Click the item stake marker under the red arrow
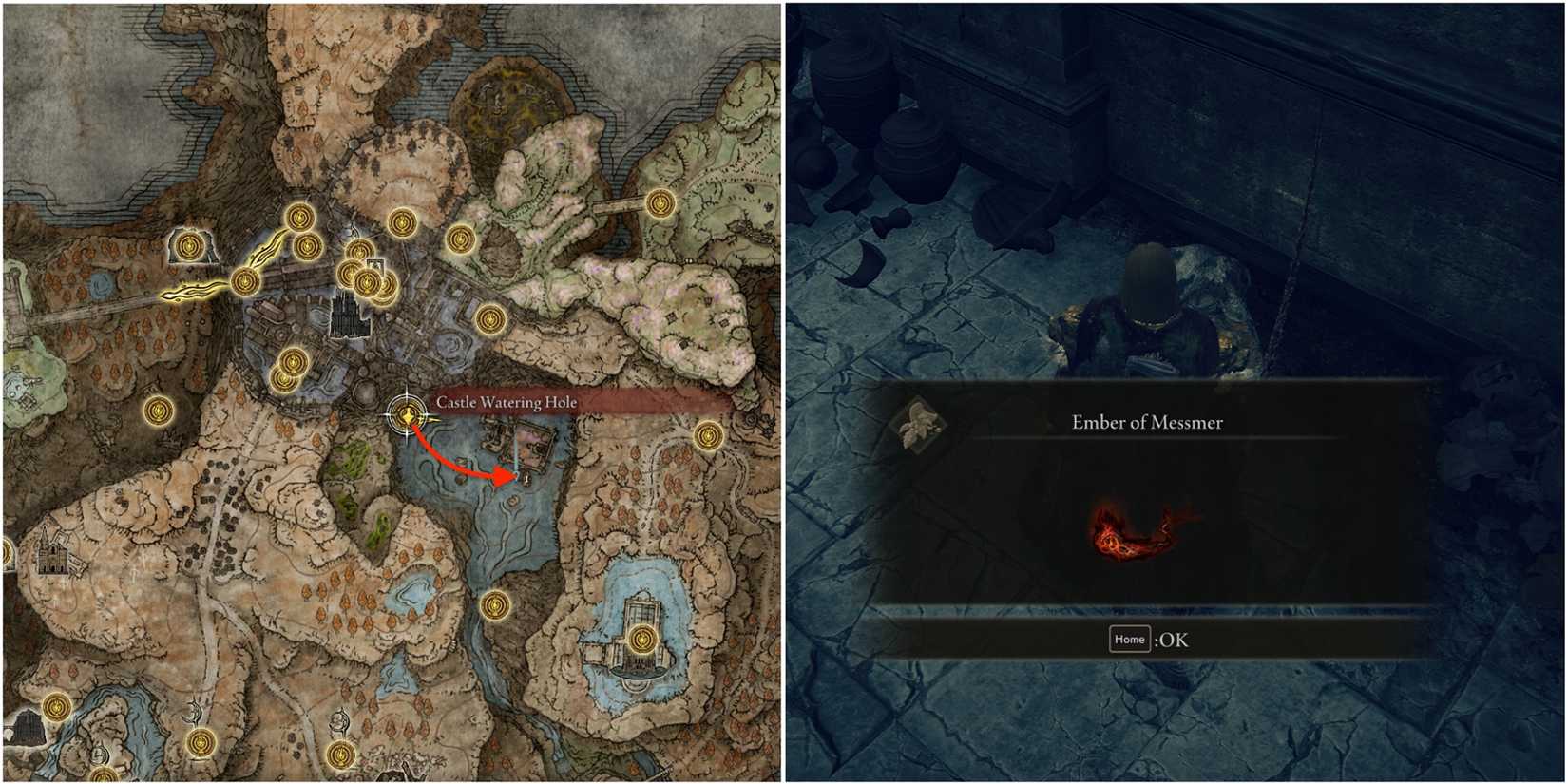 click(526, 479)
